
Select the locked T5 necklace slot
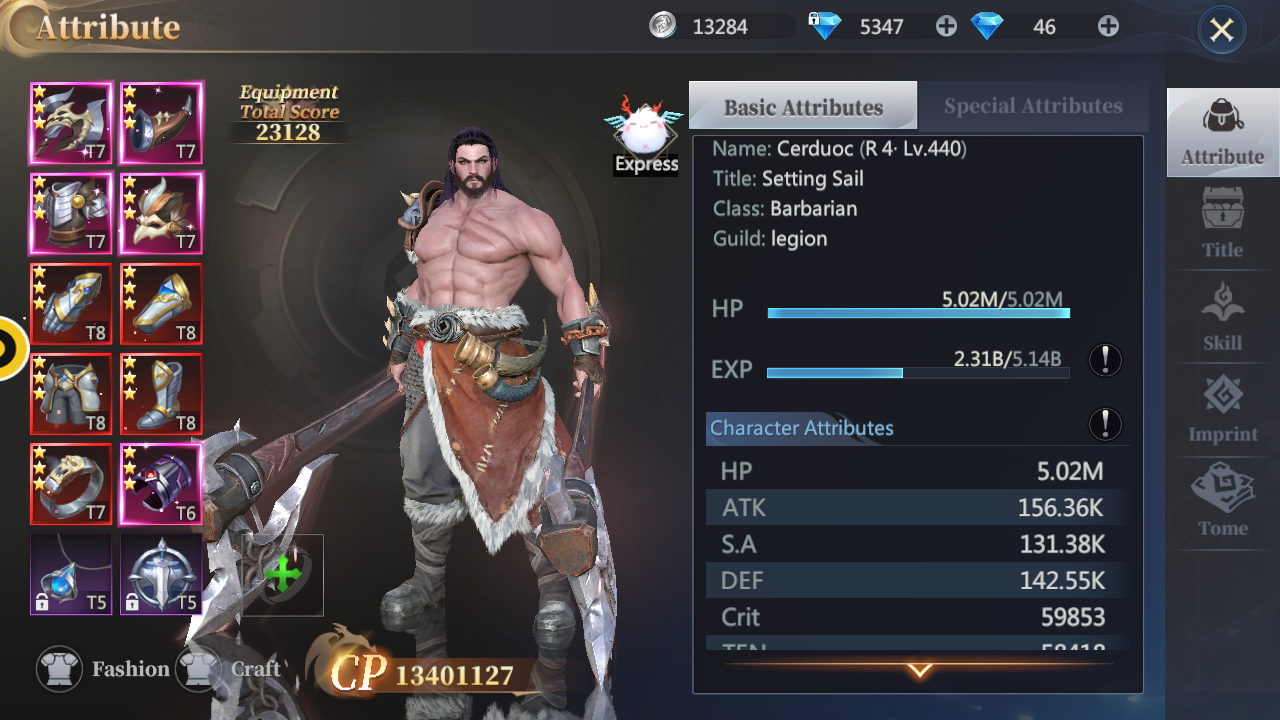[x=71, y=574]
